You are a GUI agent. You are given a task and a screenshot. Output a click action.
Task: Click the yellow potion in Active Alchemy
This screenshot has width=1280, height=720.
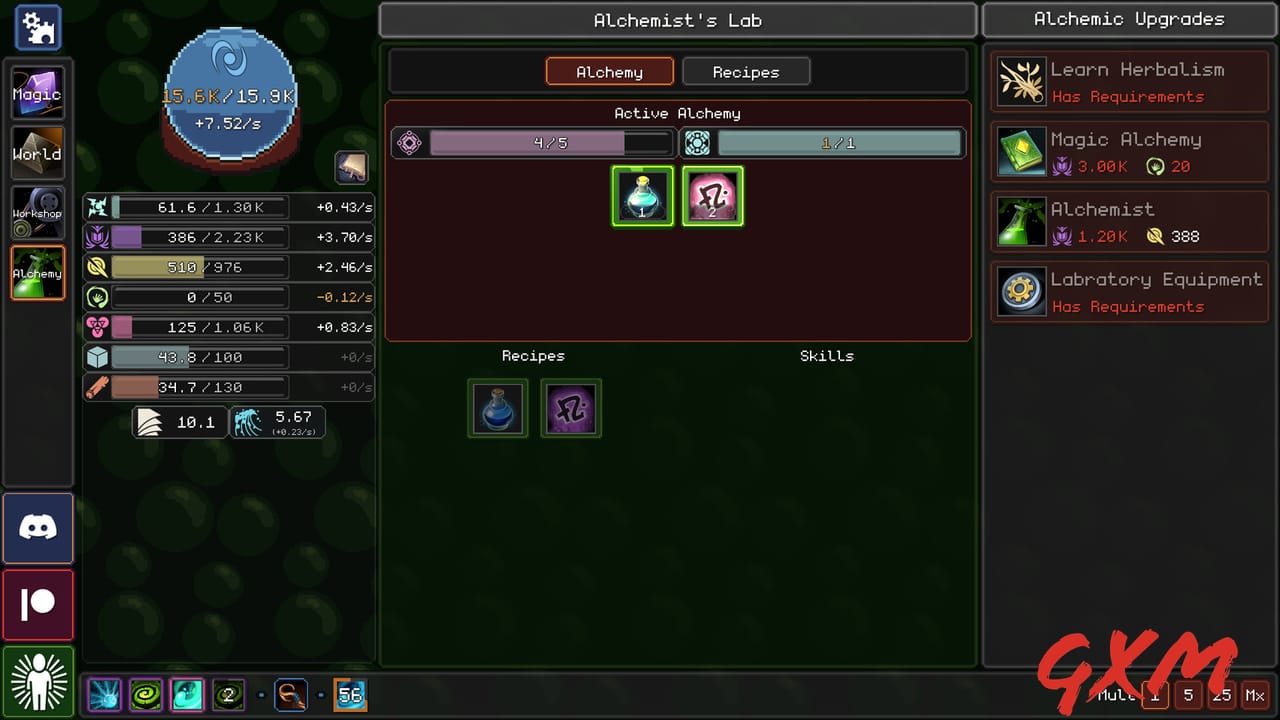[x=642, y=196]
